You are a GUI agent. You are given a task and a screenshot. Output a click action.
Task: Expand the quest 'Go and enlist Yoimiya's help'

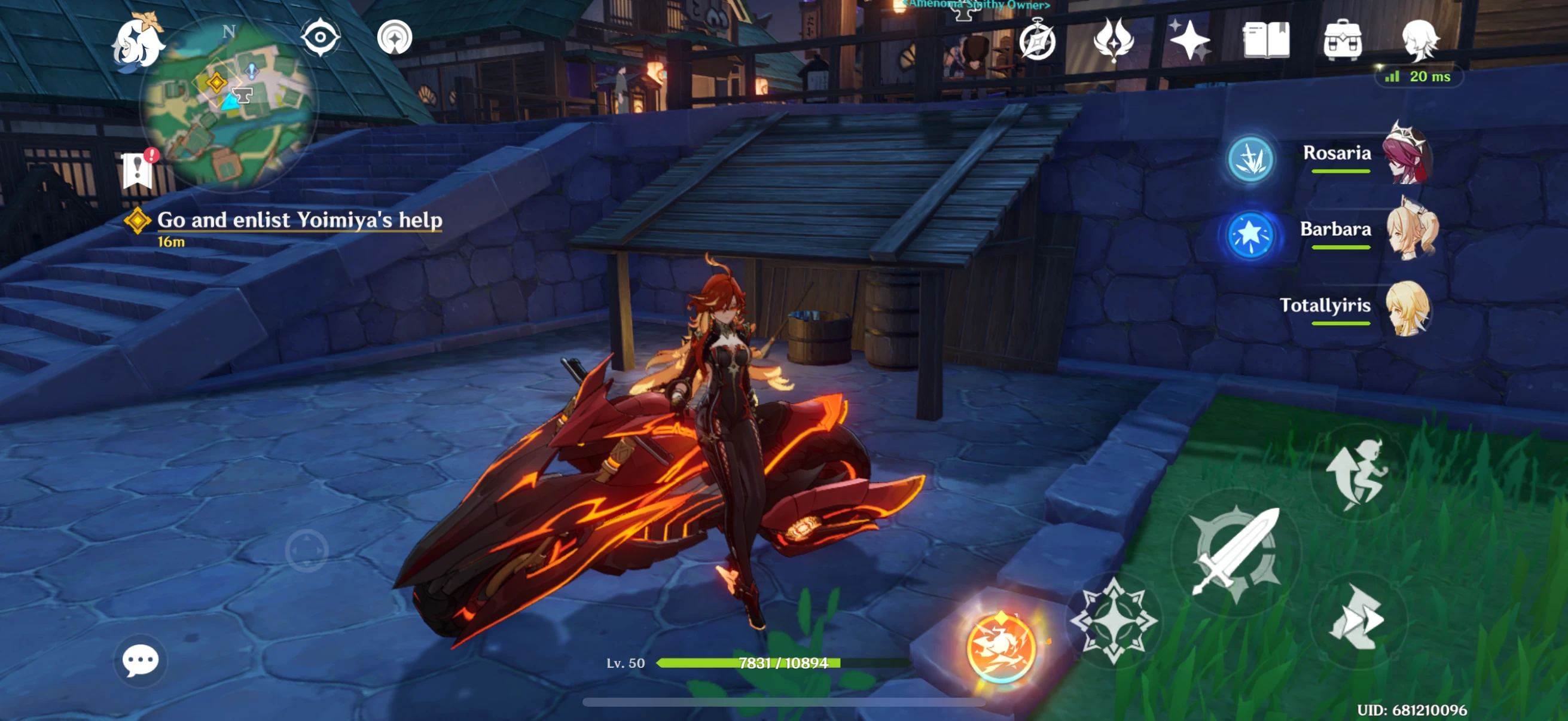click(300, 222)
